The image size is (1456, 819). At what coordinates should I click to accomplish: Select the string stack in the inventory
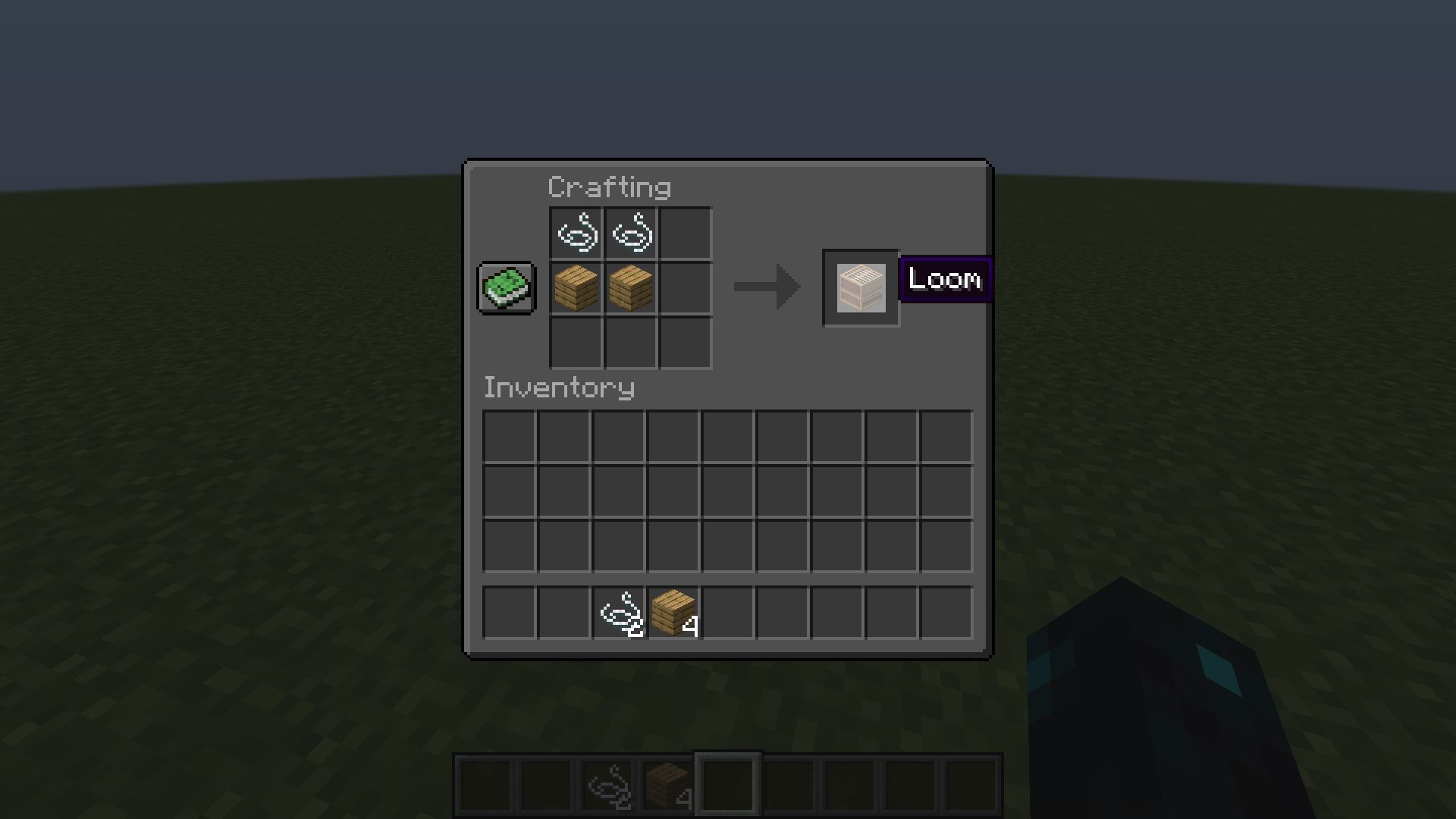[x=618, y=612]
